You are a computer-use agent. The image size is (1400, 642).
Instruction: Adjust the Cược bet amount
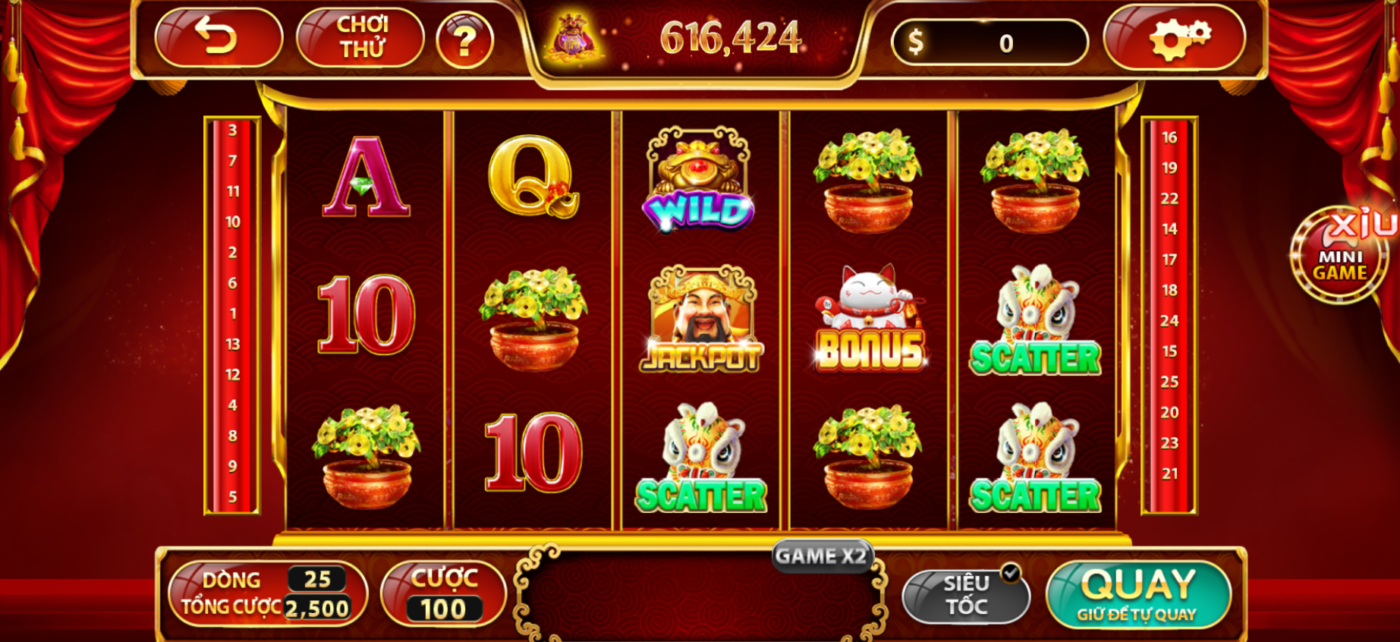pyautogui.click(x=443, y=592)
